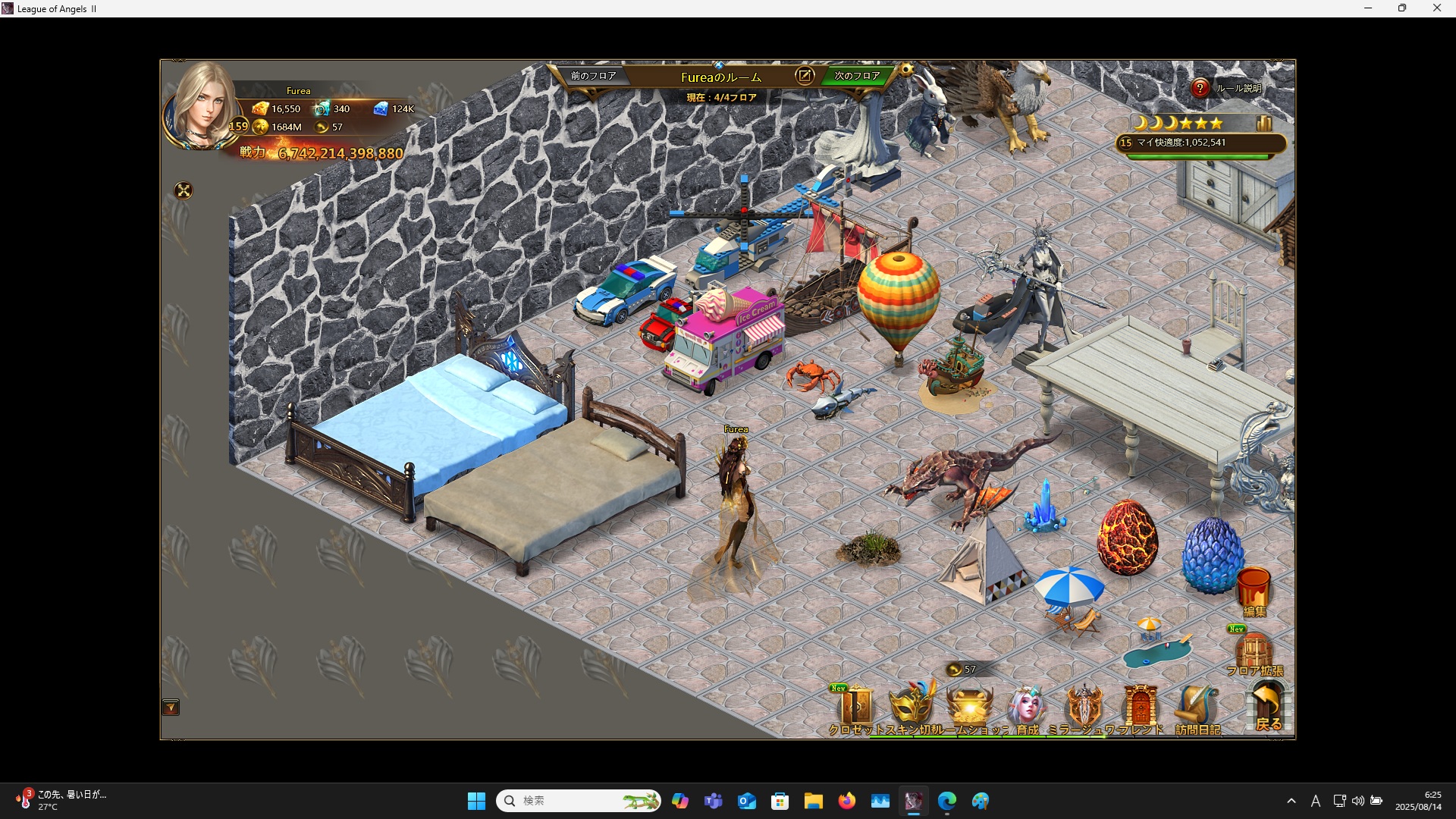The width and height of the screenshot is (1456, 819).
Task: Click the crossed-arrows fullscreen toggle icon
Action: 184,190
